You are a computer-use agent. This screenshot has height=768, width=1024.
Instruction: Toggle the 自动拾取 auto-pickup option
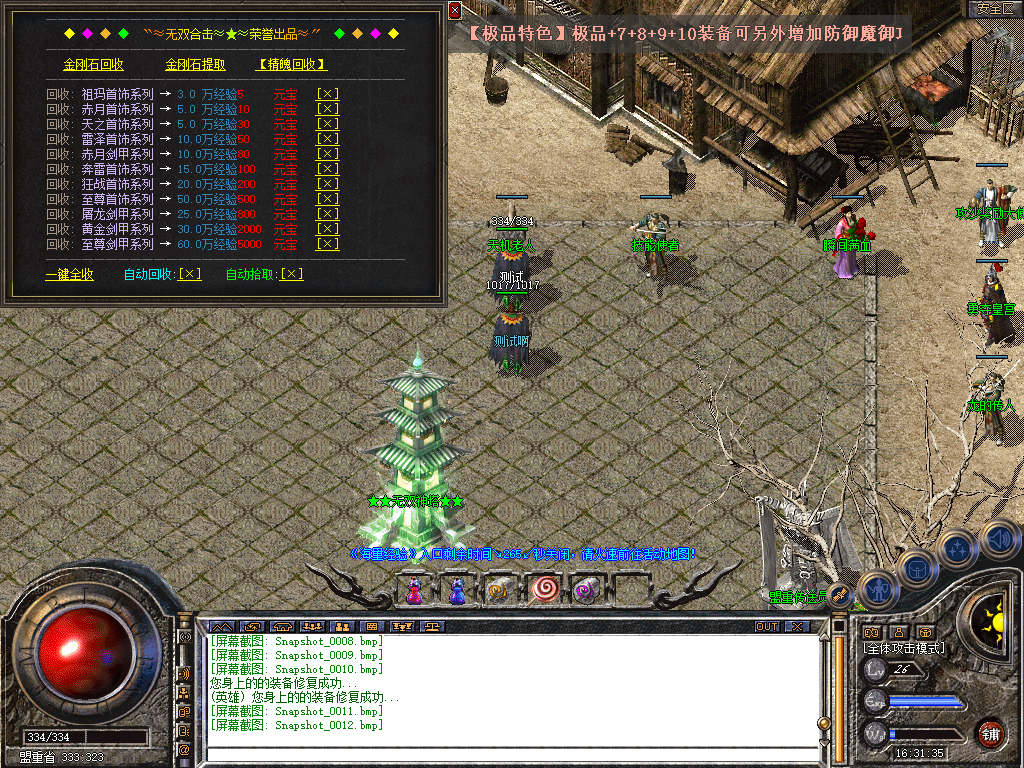(291, 274)
